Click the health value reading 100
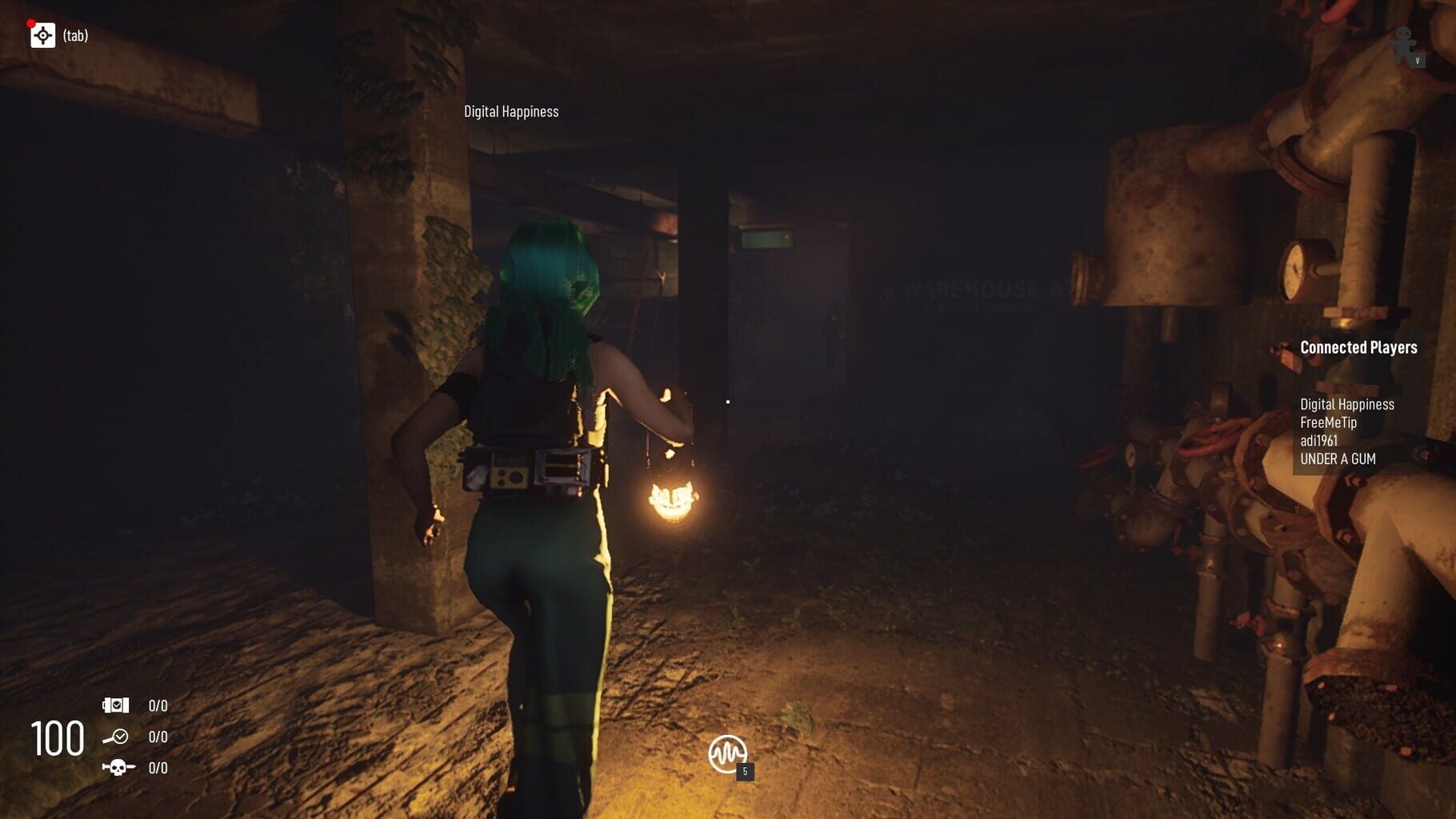 pos(56,737)
